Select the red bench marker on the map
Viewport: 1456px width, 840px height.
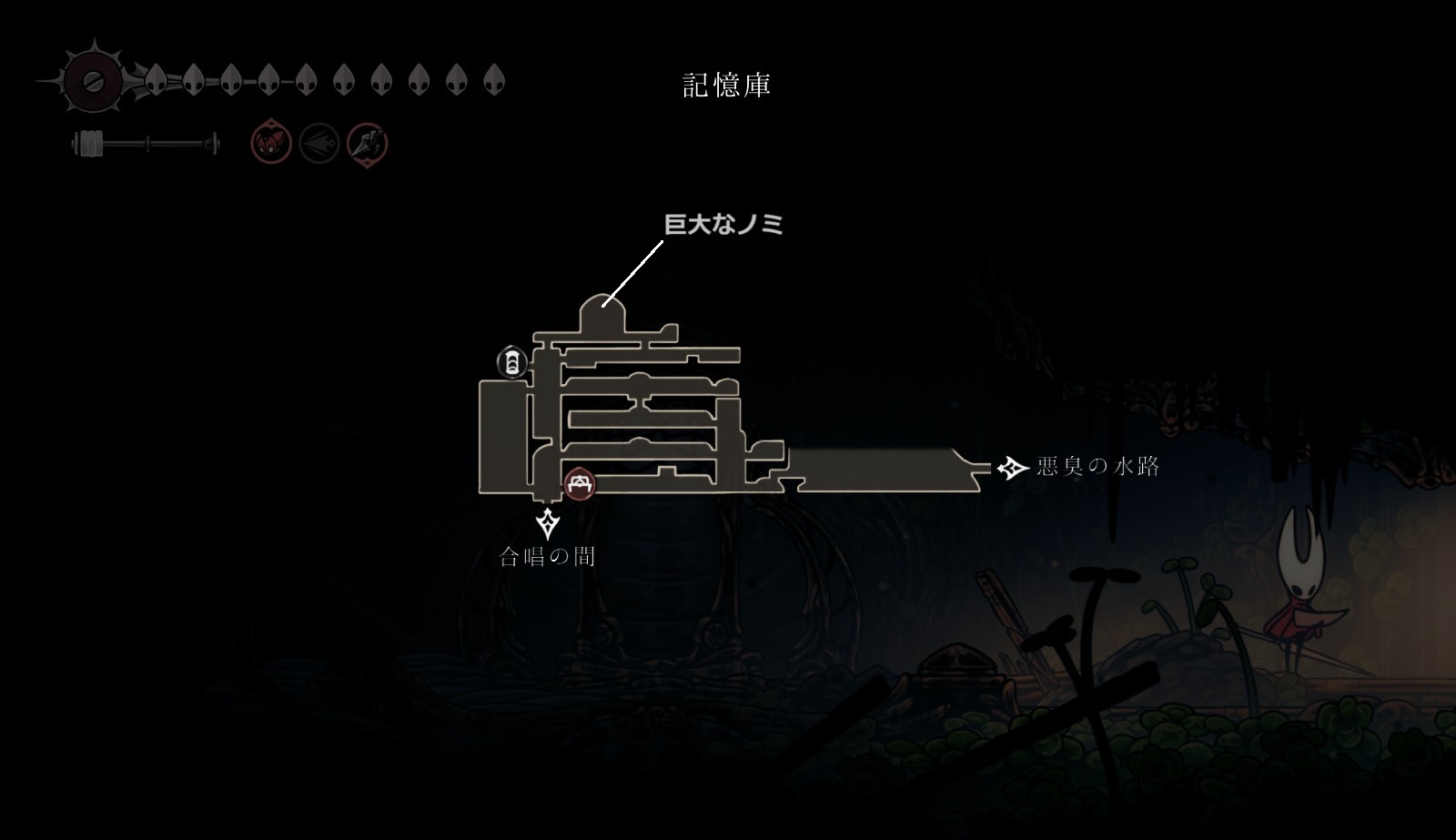[579, 484]
